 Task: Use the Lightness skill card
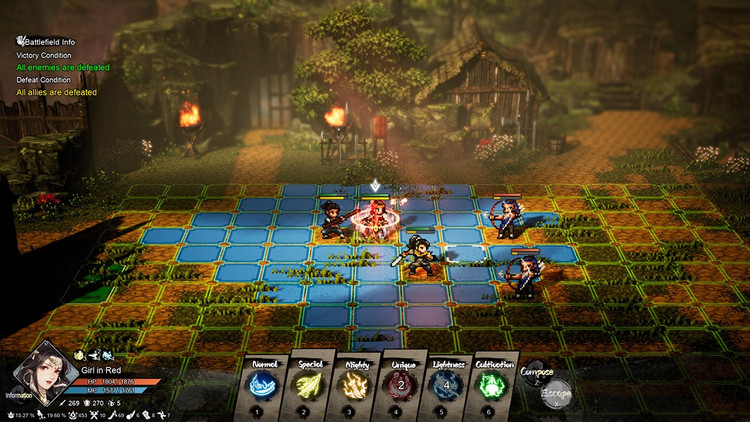coord(447,385)
